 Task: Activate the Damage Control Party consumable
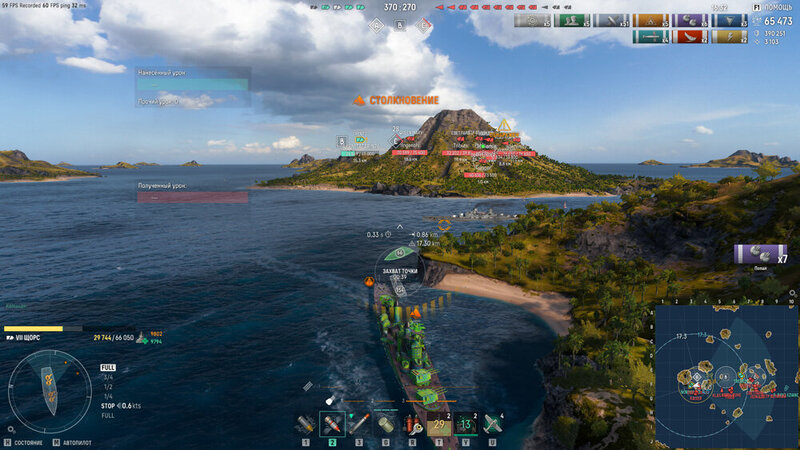pyautogui.click(x=412, y=424)
